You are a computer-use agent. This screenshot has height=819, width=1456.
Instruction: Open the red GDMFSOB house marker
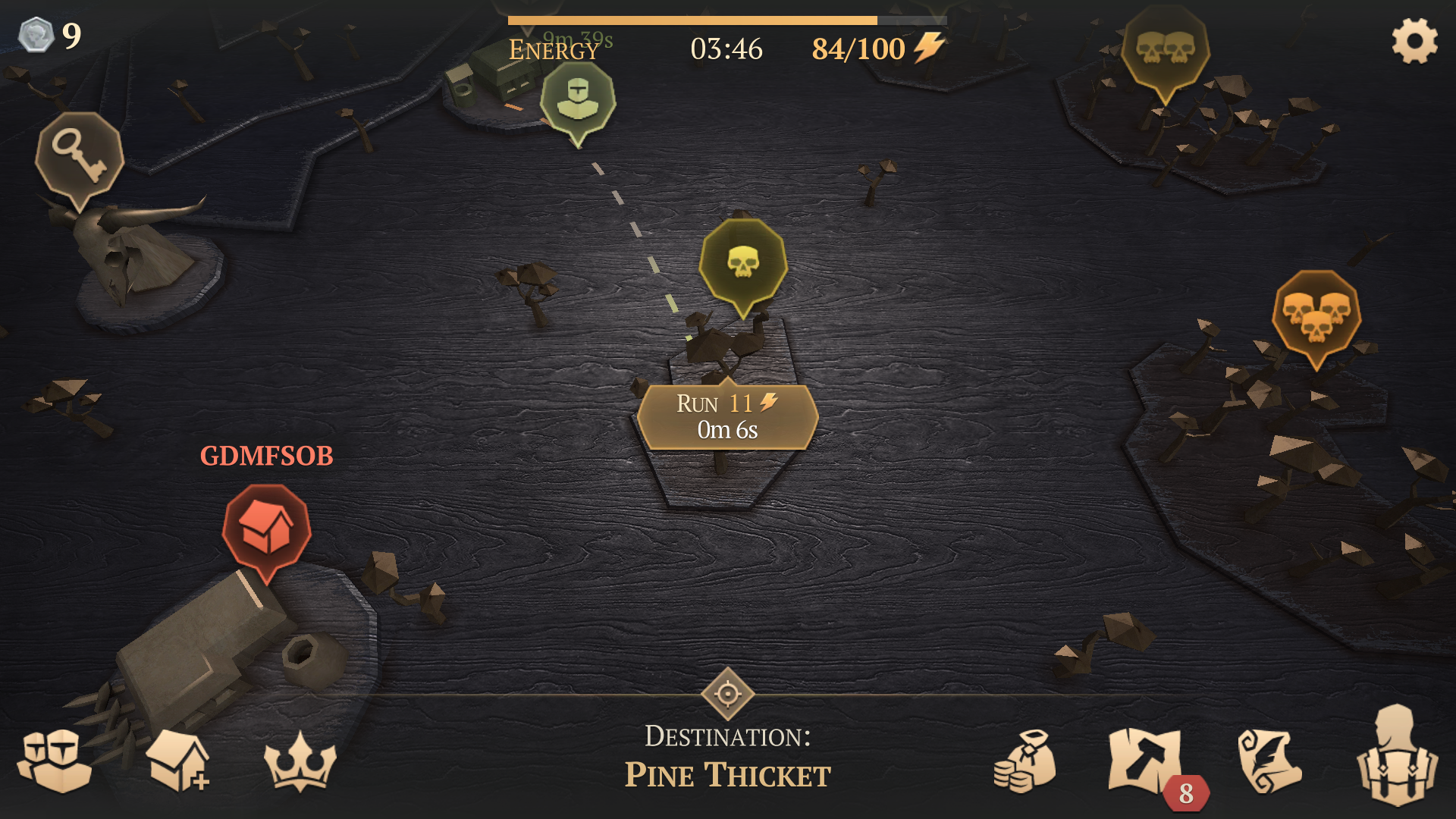pos(266,529)
